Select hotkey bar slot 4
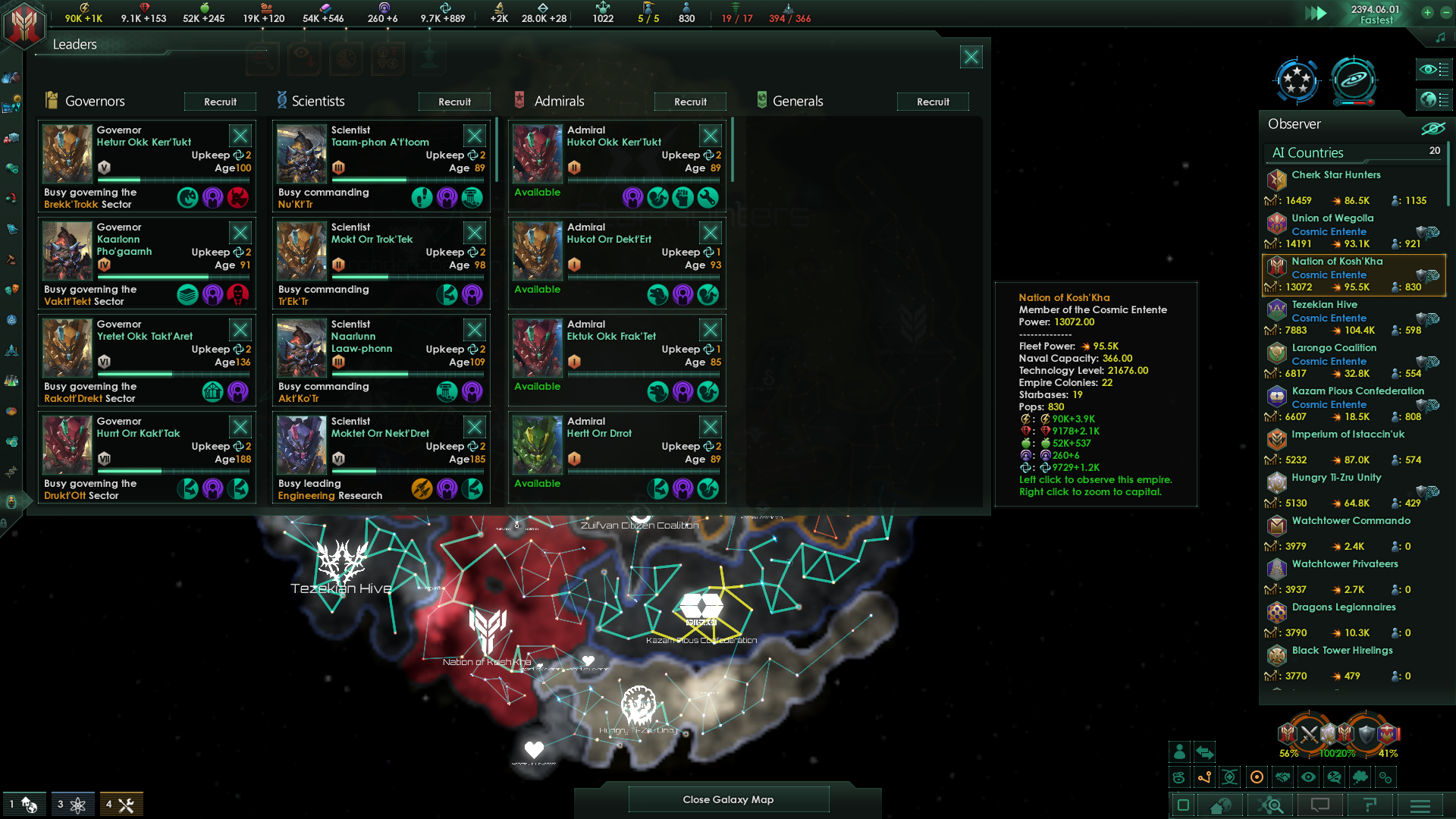1456x819 pixels. pyautogui.click(x=121, y=803)
